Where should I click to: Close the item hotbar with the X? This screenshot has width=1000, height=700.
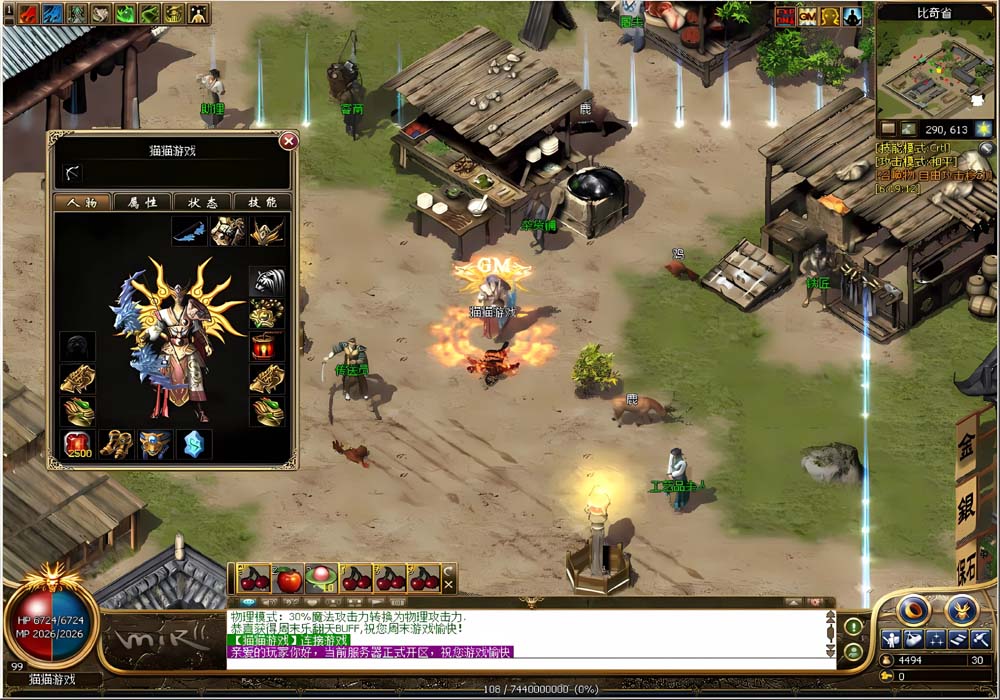point(449,578)
